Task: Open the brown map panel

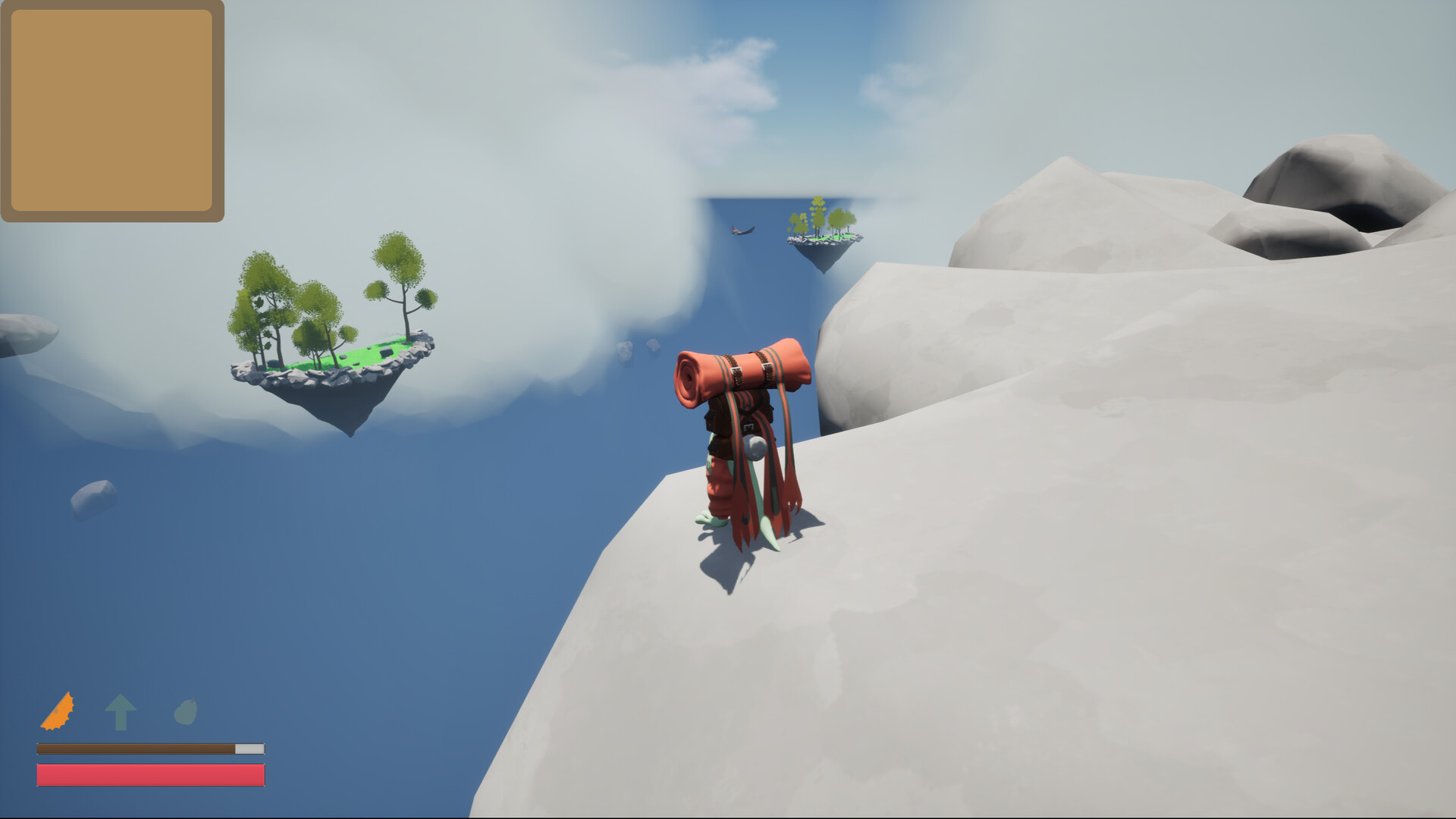Action: coord(112,110)
